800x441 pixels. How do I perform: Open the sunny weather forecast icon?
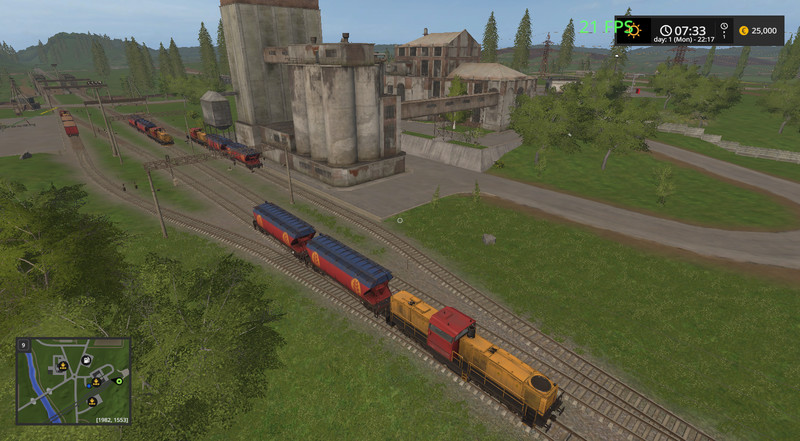(x=632, y=30)
